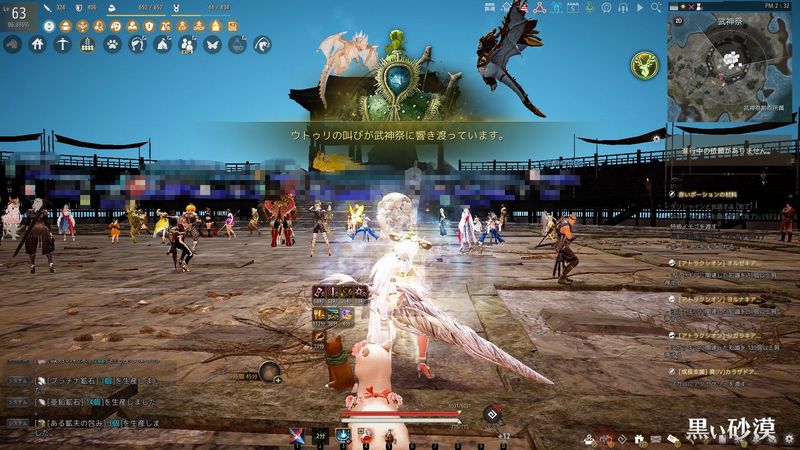Click the green deer emblem icon
The width and height of the screenshot is (800, 450).
click(643, 65)
